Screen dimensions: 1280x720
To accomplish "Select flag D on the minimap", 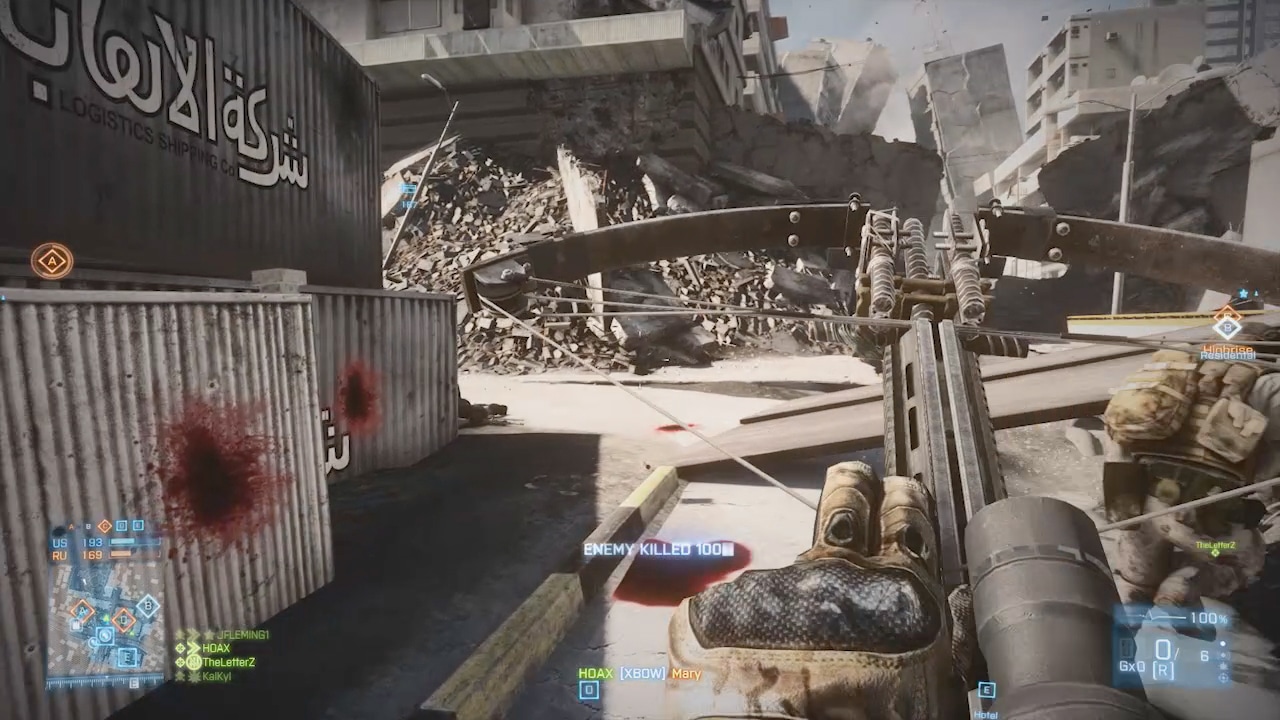I will [124, 619].
